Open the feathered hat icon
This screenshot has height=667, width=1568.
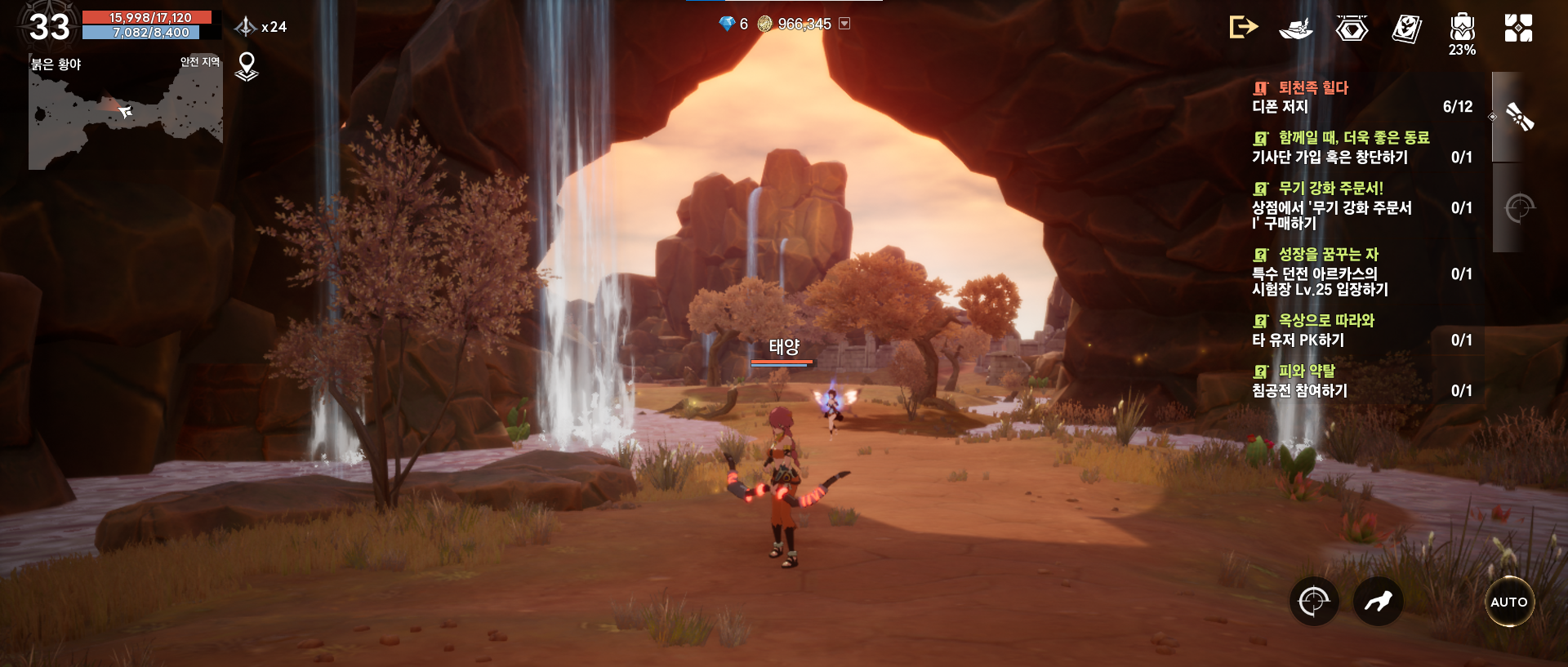pos(1296,29)
